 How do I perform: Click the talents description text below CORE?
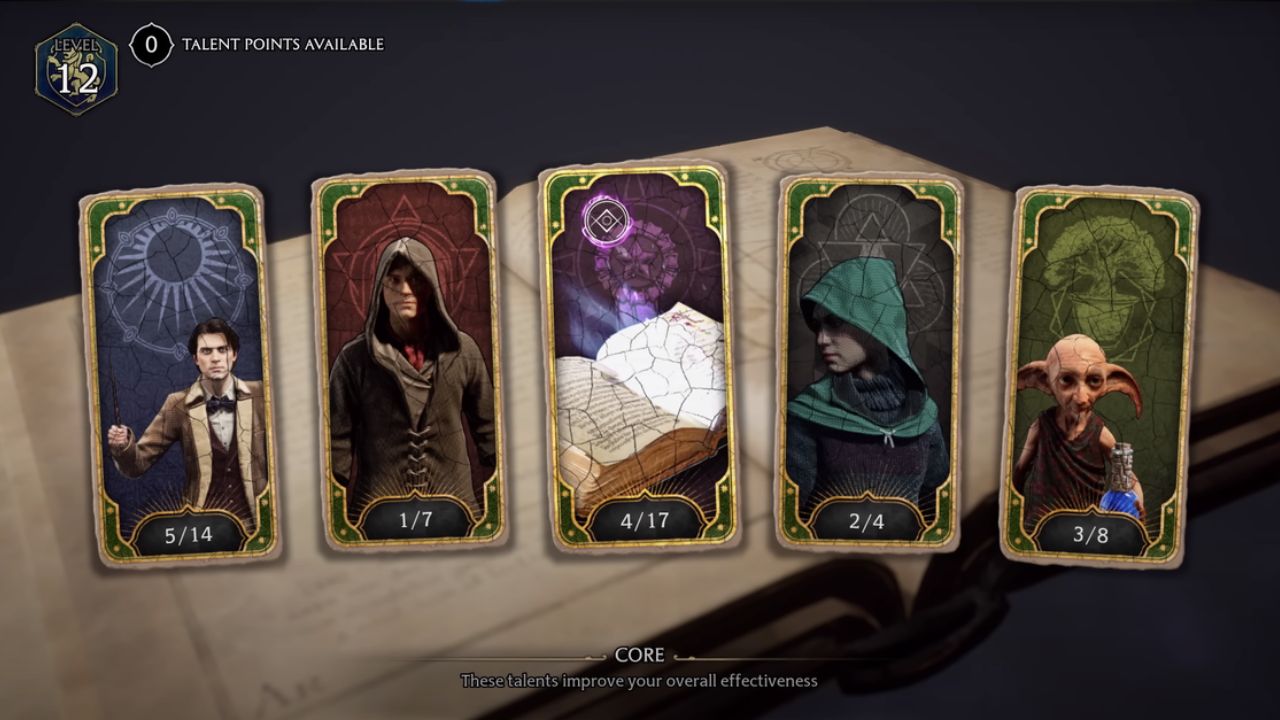[640, 680]
